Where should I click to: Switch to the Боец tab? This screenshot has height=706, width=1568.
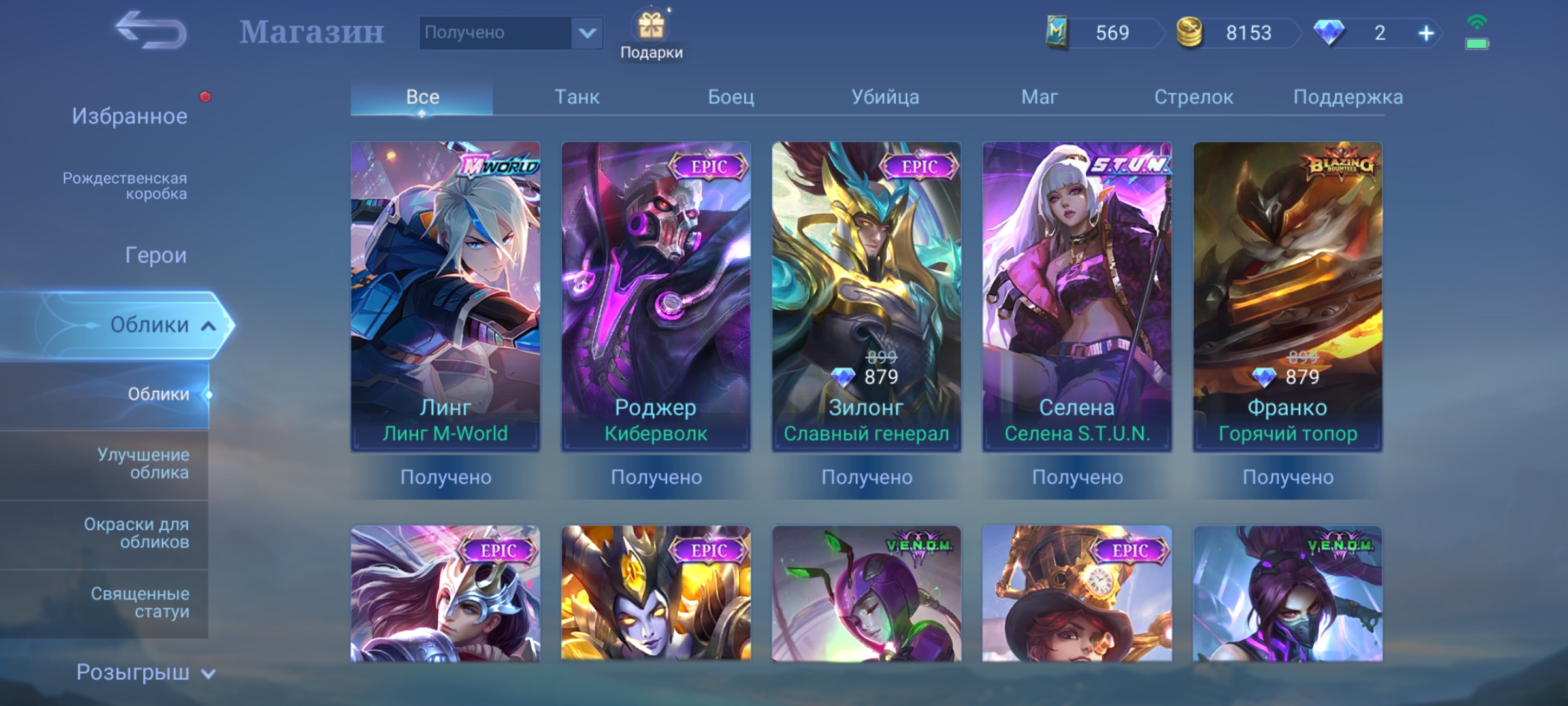point(730,97)
